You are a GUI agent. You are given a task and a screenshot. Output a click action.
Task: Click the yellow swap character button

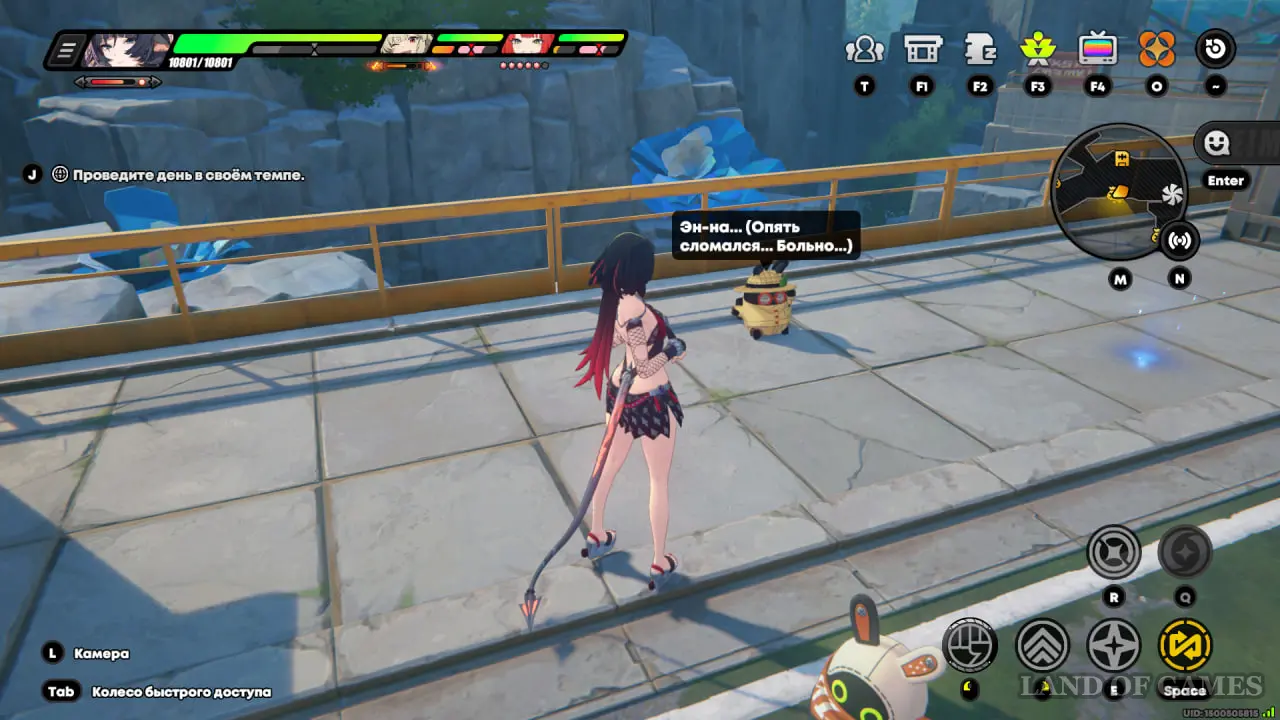tap(1185, 645)
